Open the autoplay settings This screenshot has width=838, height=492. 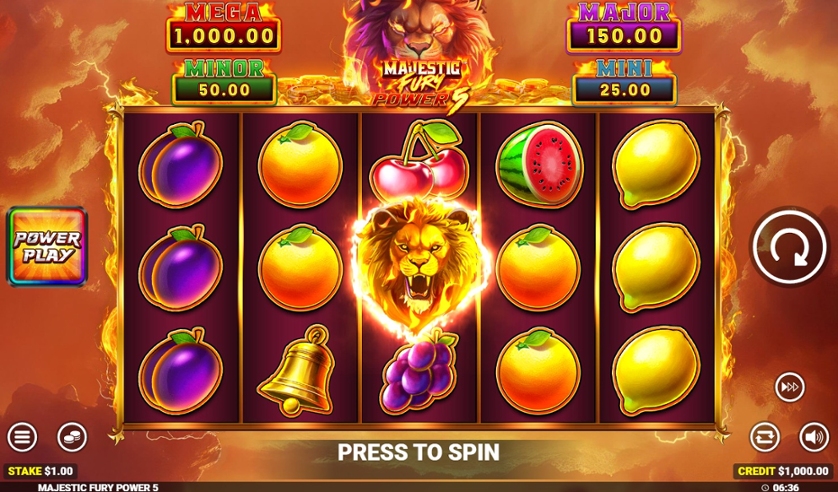(765, 437)
